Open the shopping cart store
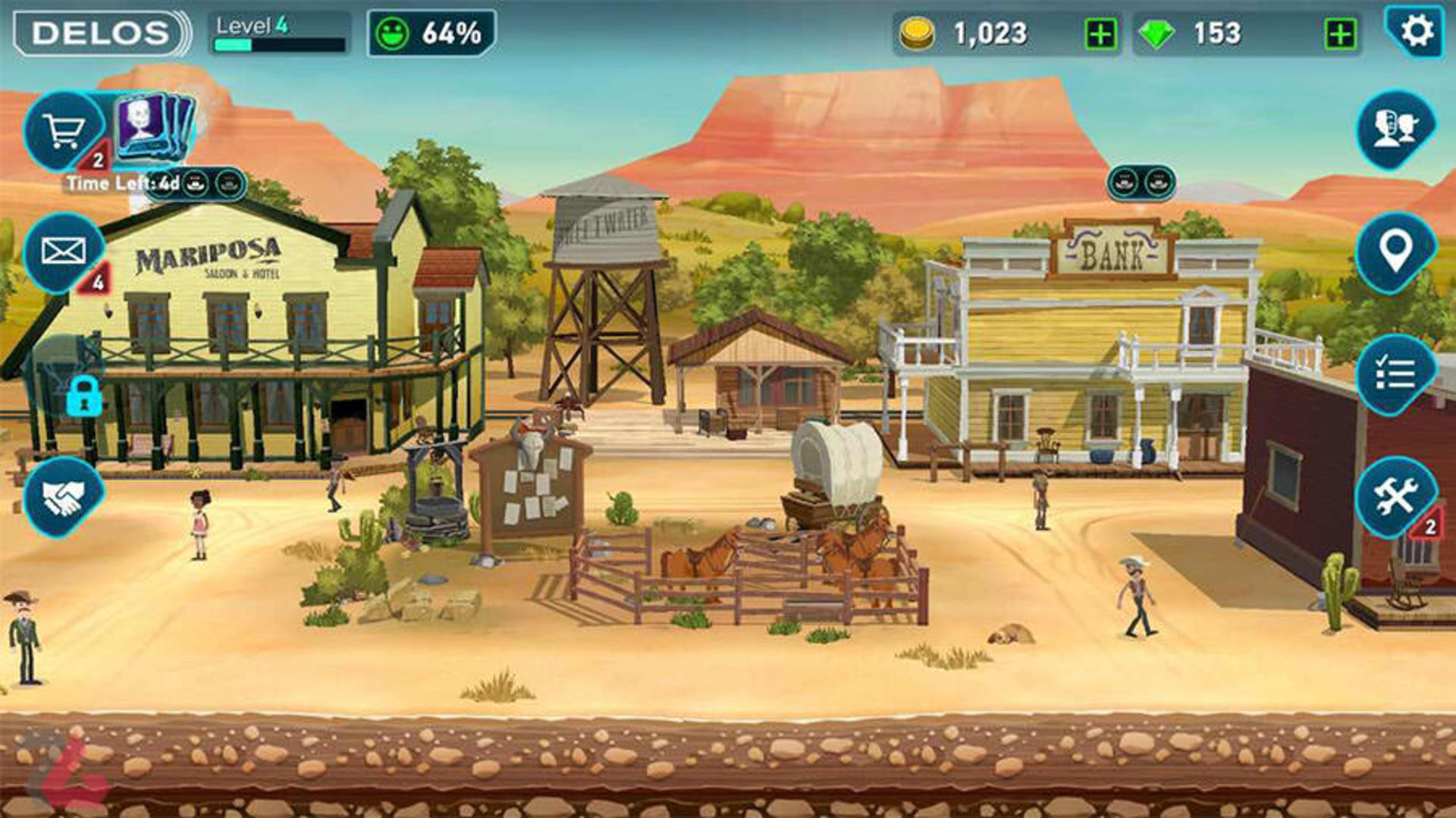1456x818 pixels. pos(64,132)
